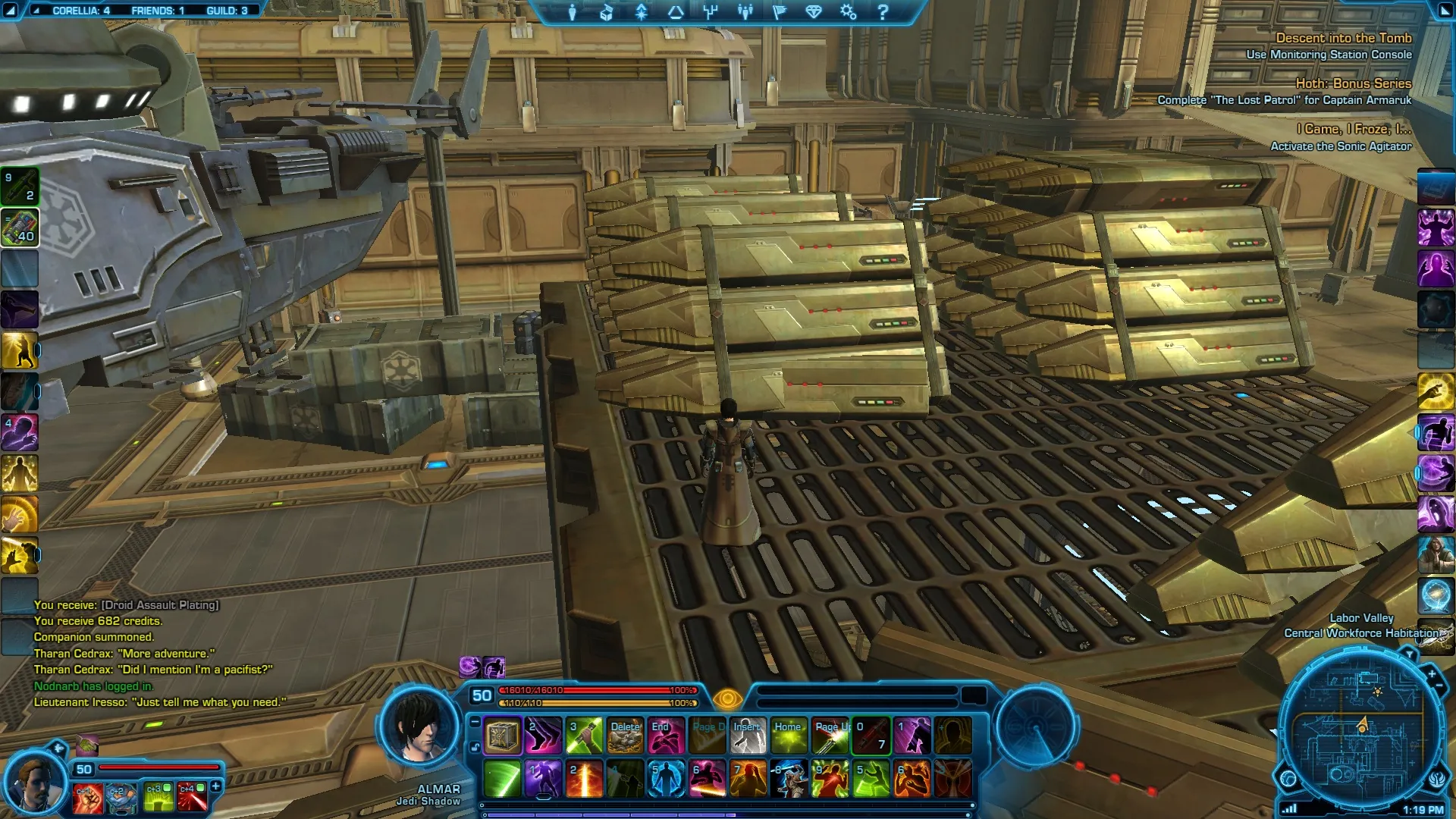Click the question mark help icon
Image resolution: width=1456 pixels, height=819 pixels.
[883, 12]
